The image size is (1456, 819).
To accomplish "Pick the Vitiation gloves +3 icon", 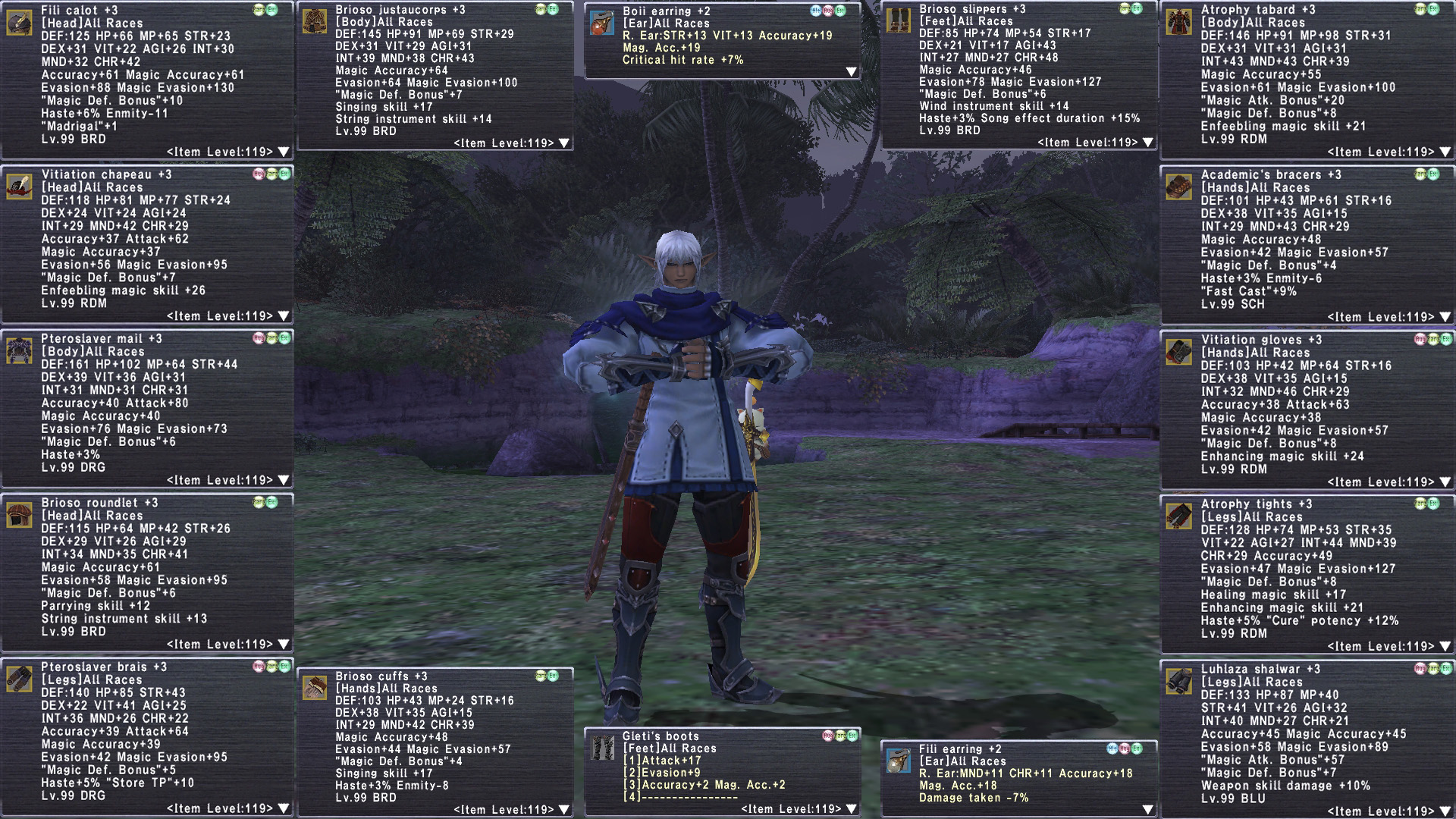I will coord(1178,353).
